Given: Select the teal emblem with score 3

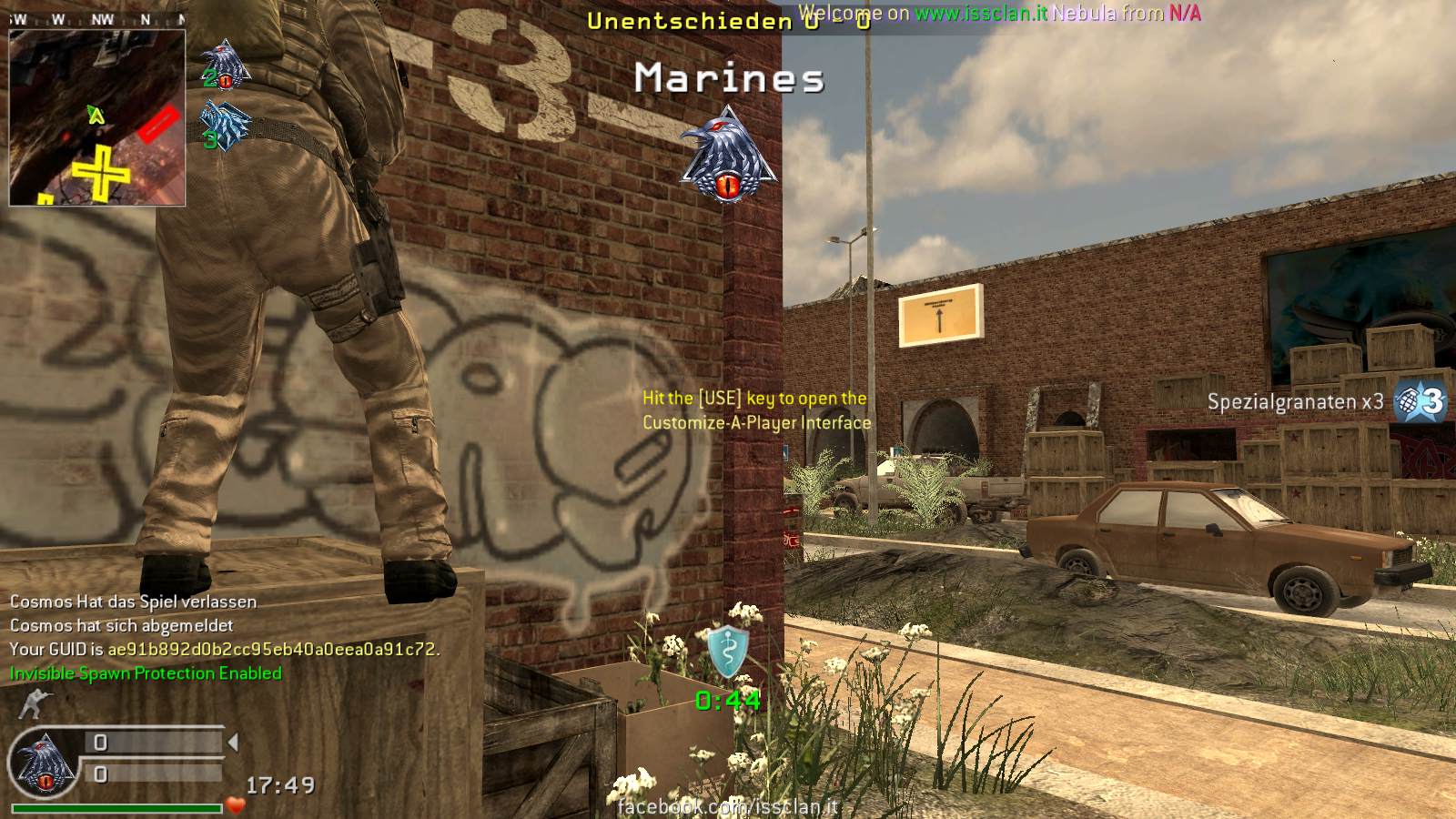Looking at the screenshot, I should (x=223, y=126).
